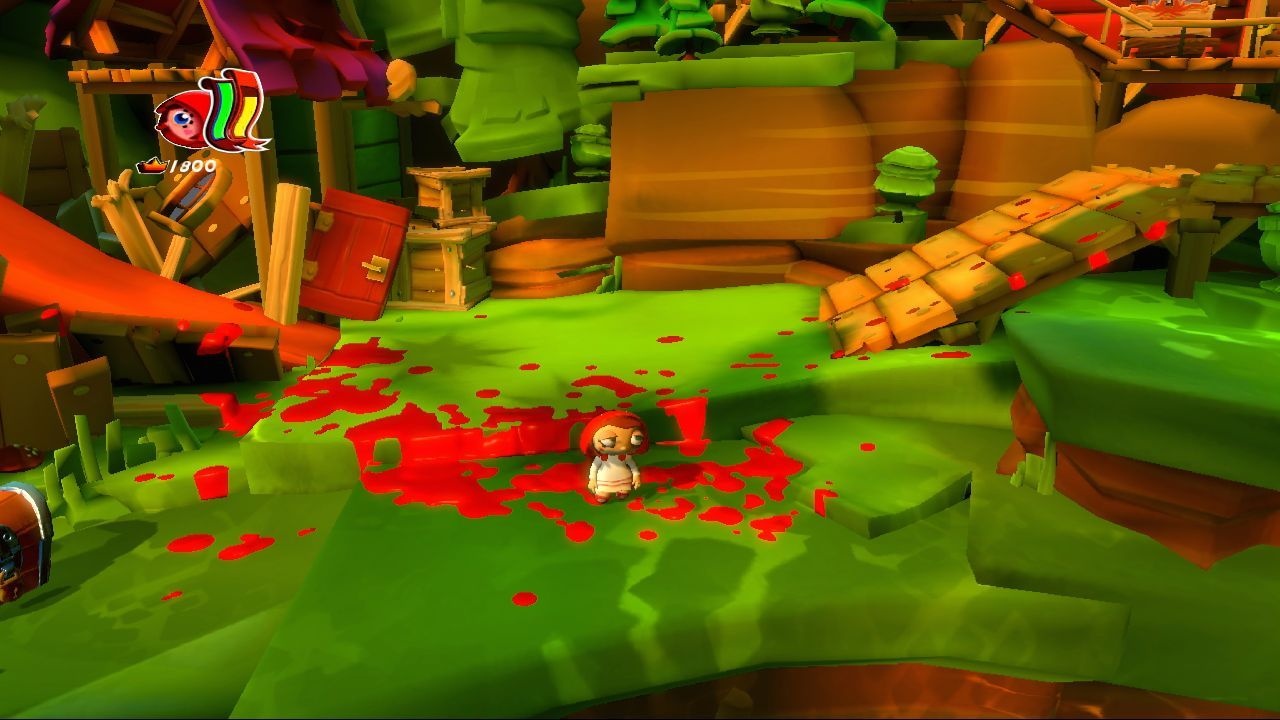Select the rainbow ribbon health indicator

pyautogui.click(x=235, y=115)
